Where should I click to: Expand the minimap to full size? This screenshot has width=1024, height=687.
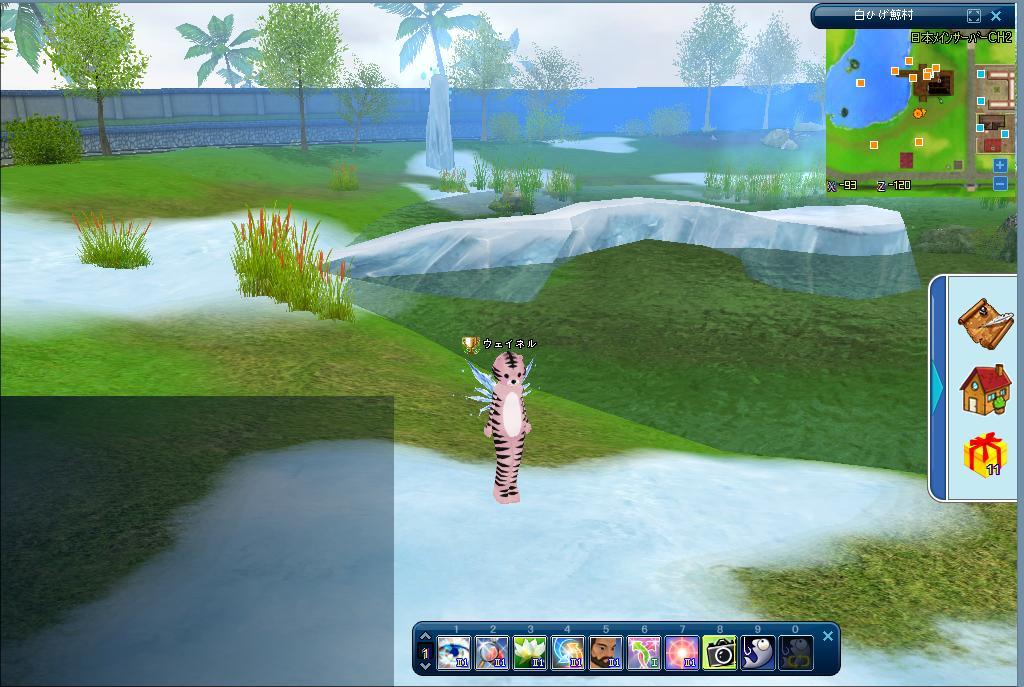(x=974, y=16)
